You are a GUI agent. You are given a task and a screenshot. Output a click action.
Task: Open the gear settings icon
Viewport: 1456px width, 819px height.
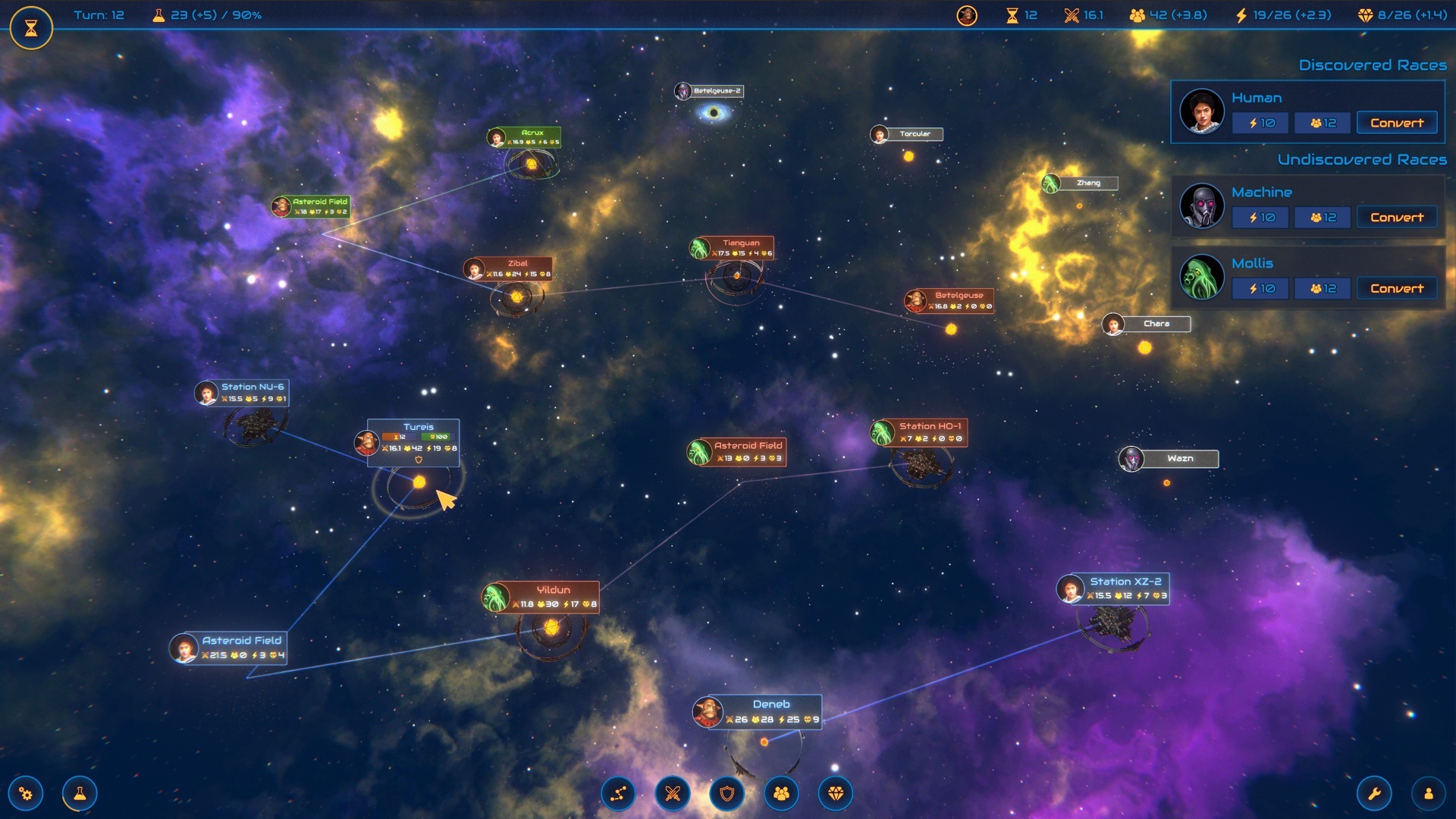click(26, 794)
